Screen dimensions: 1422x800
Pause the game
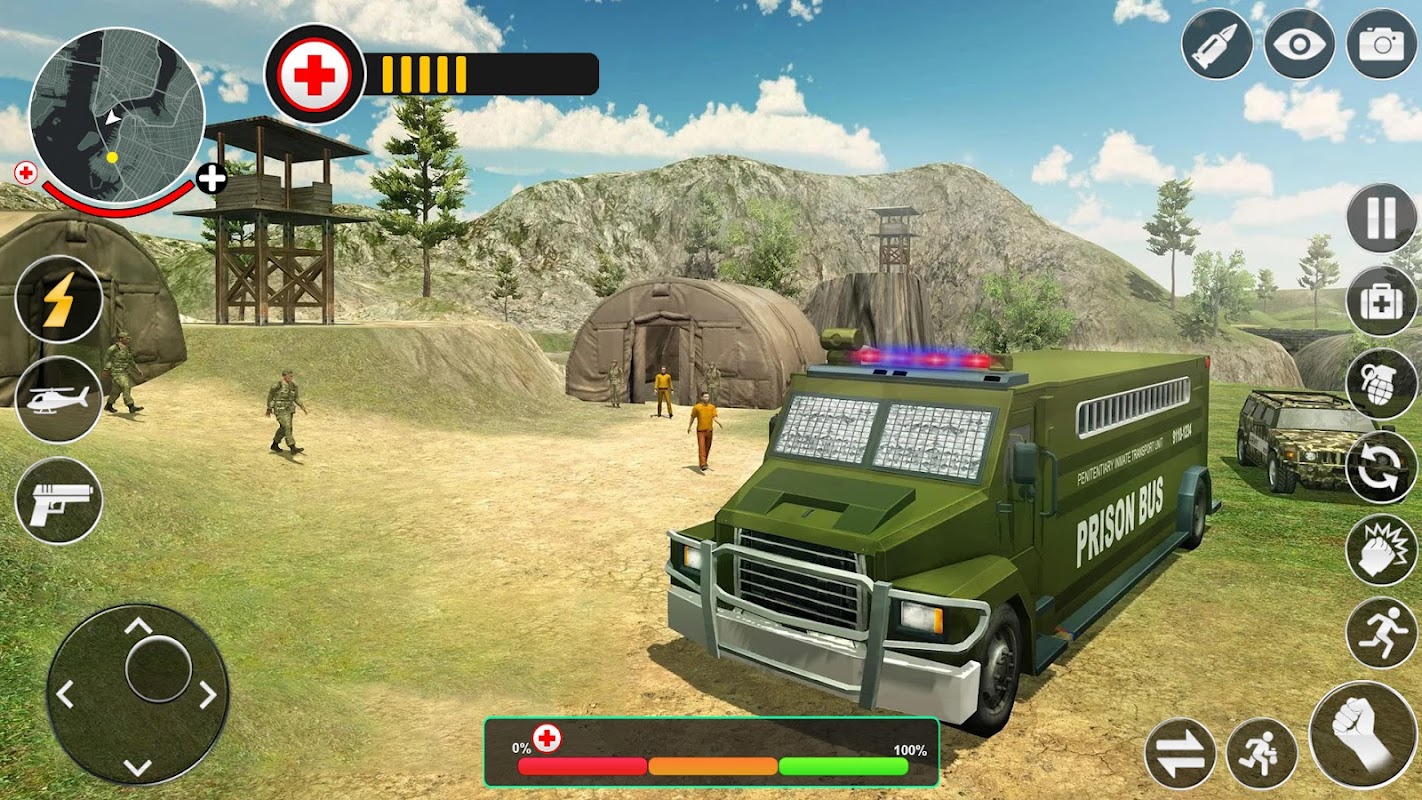[x=1381, y=218]
